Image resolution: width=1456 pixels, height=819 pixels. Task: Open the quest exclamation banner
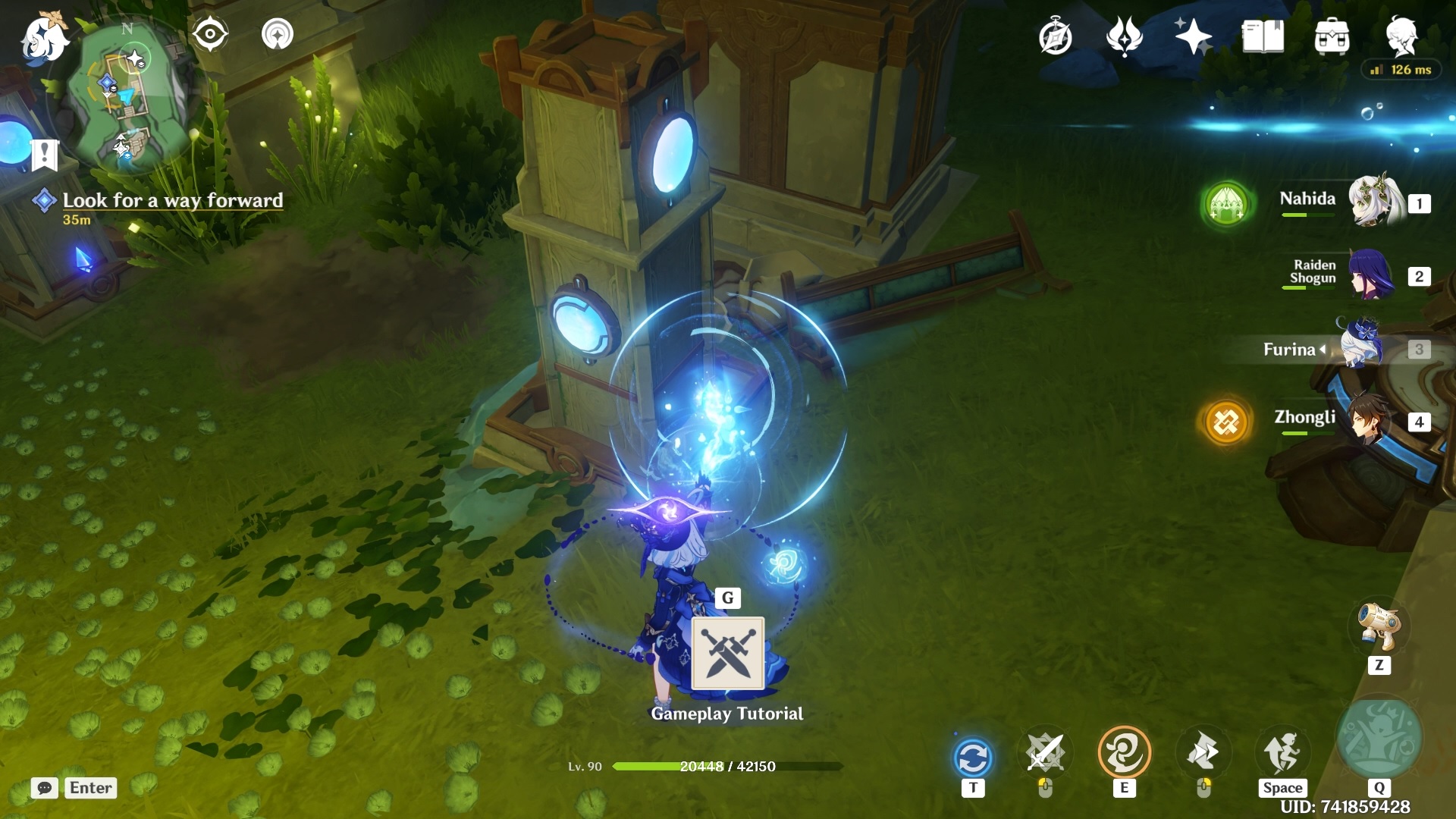click(45, 155)
